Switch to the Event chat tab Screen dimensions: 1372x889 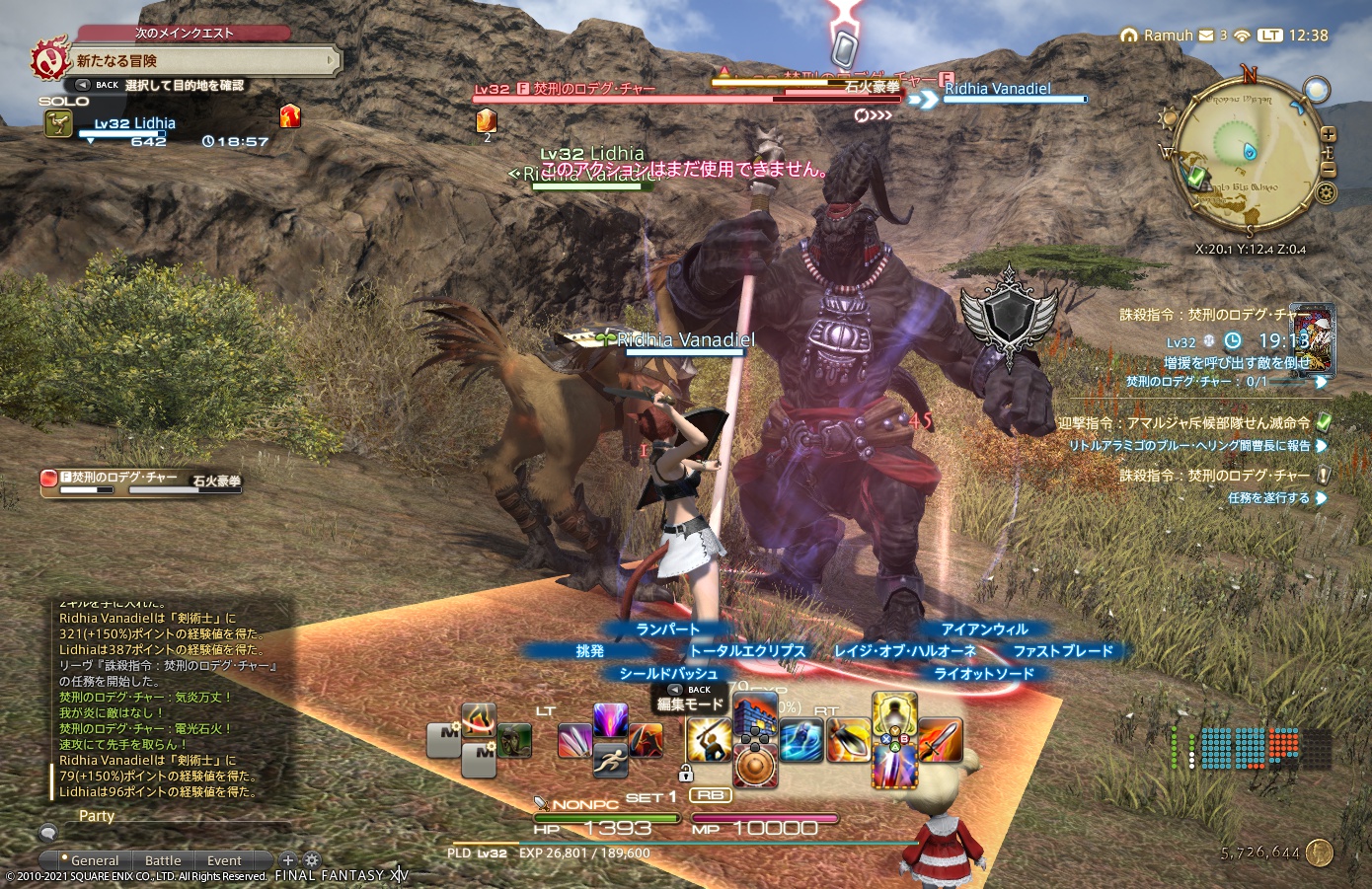click(x=224, y=859)
